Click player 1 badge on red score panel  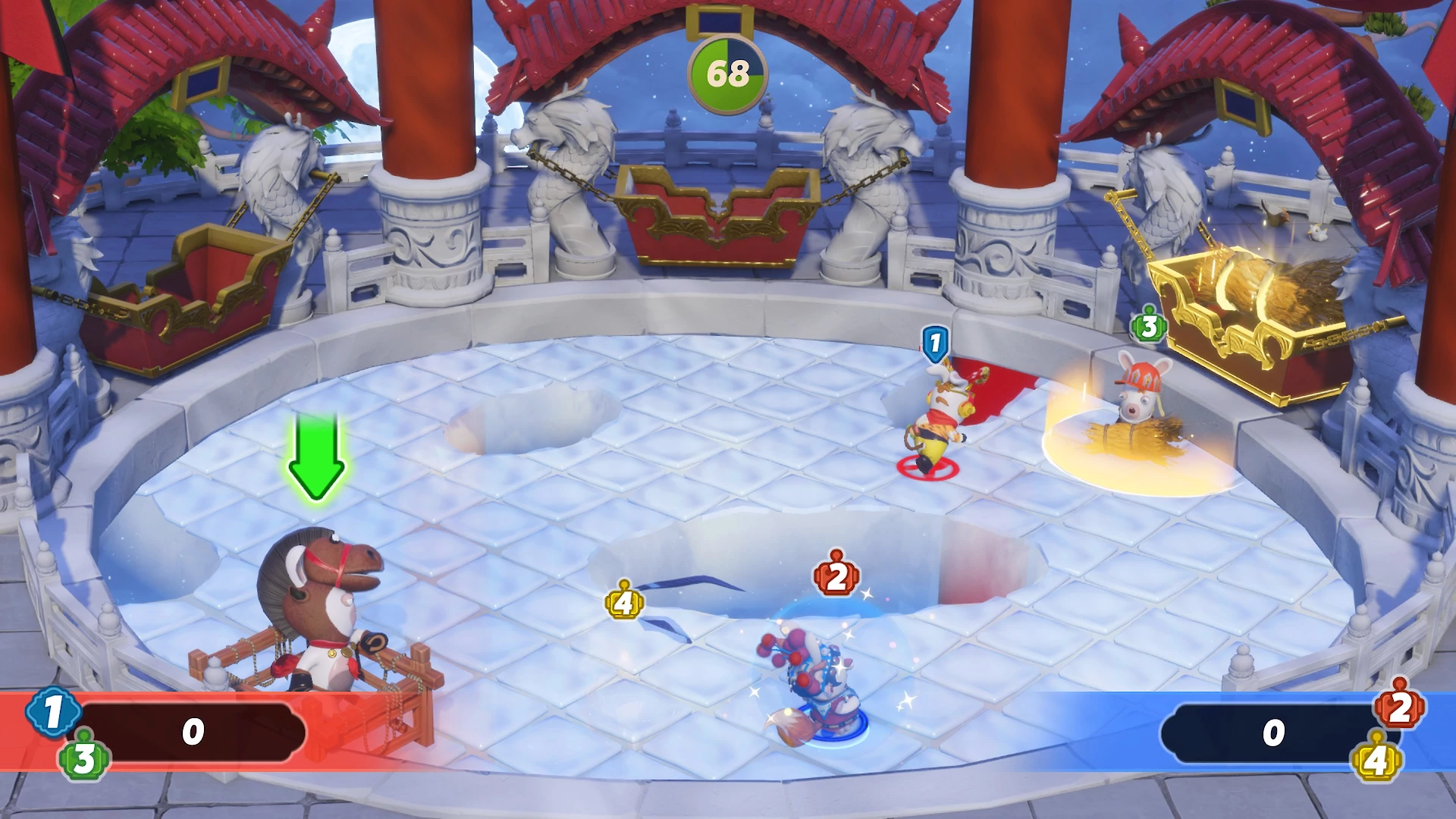click(x=52, y=713)
